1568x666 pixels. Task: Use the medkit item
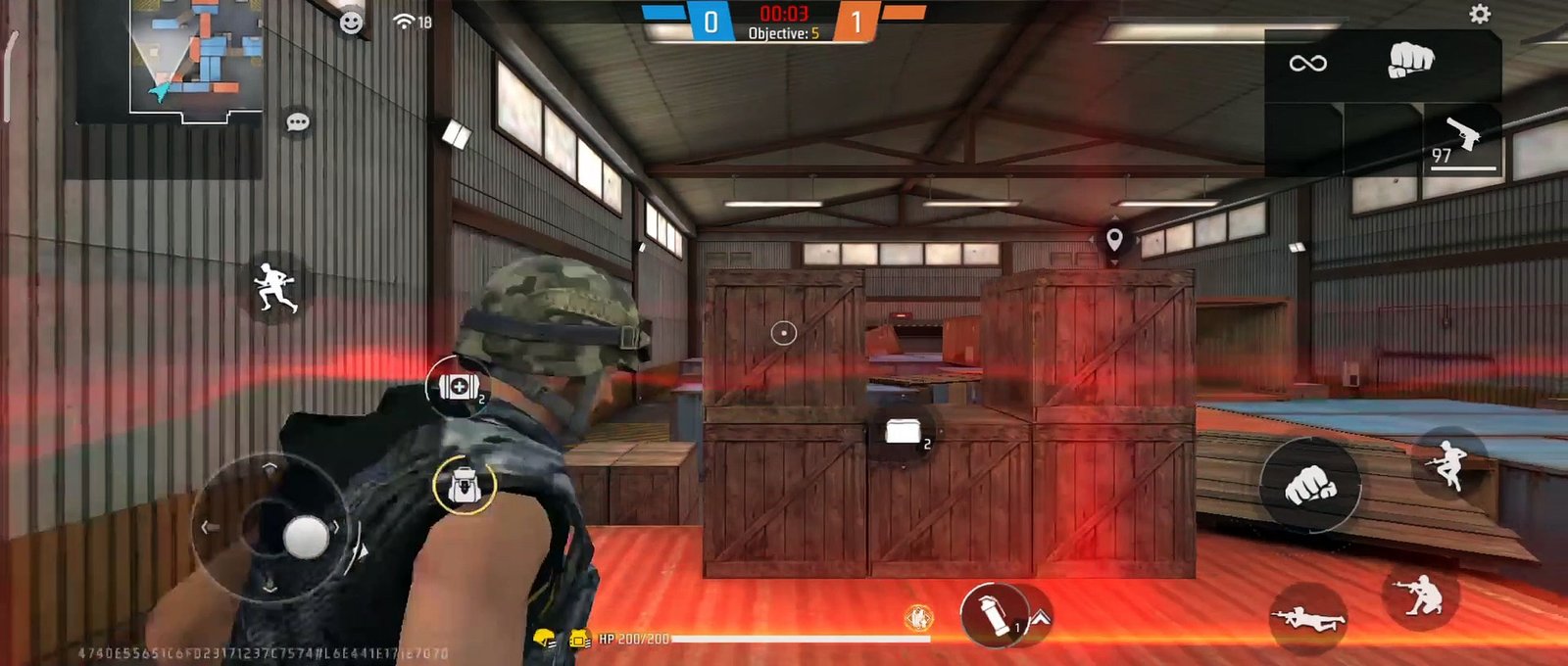[x=459, y=387]
